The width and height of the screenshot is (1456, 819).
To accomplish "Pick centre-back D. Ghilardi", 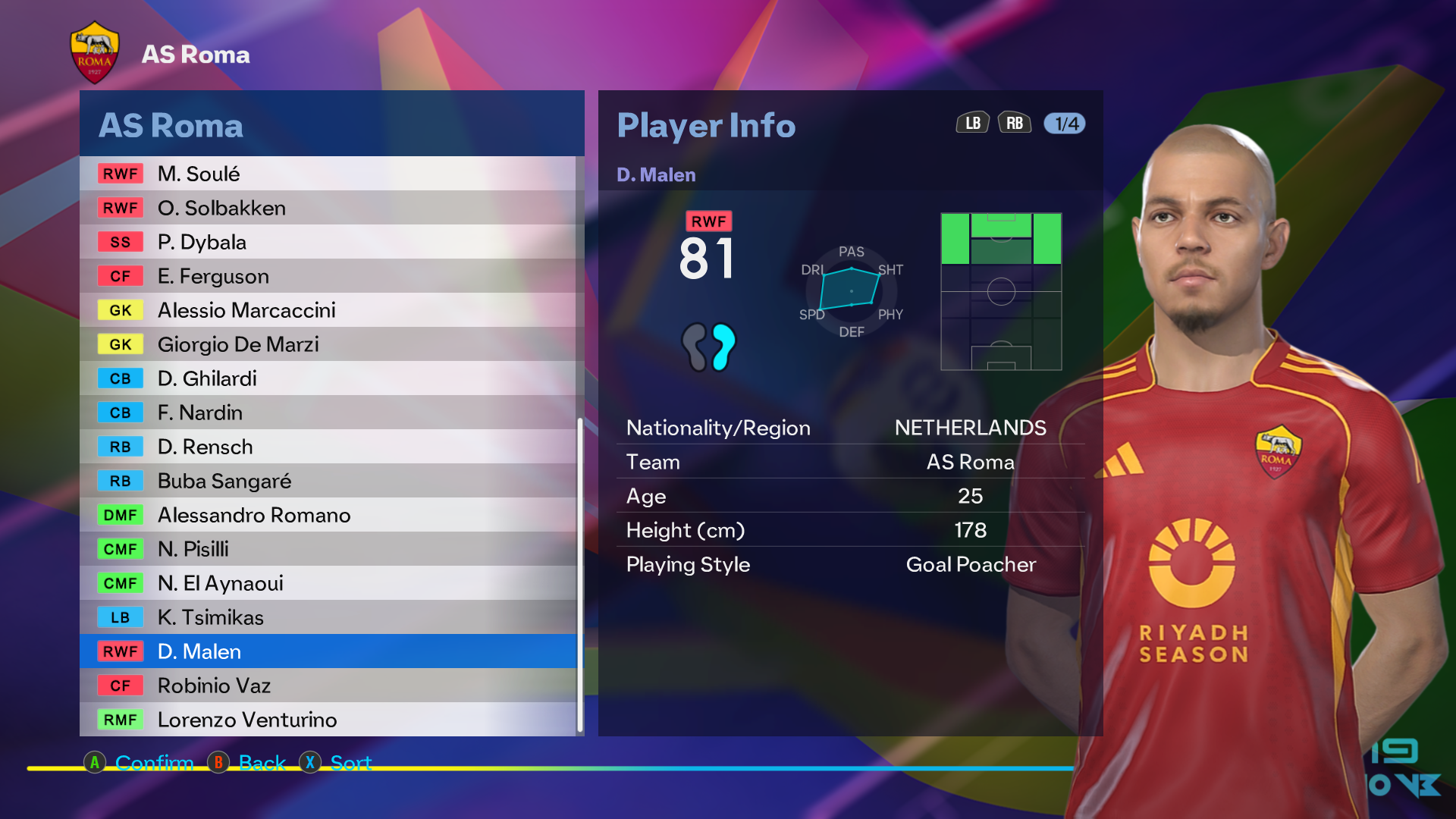I will tap(328, 378).
